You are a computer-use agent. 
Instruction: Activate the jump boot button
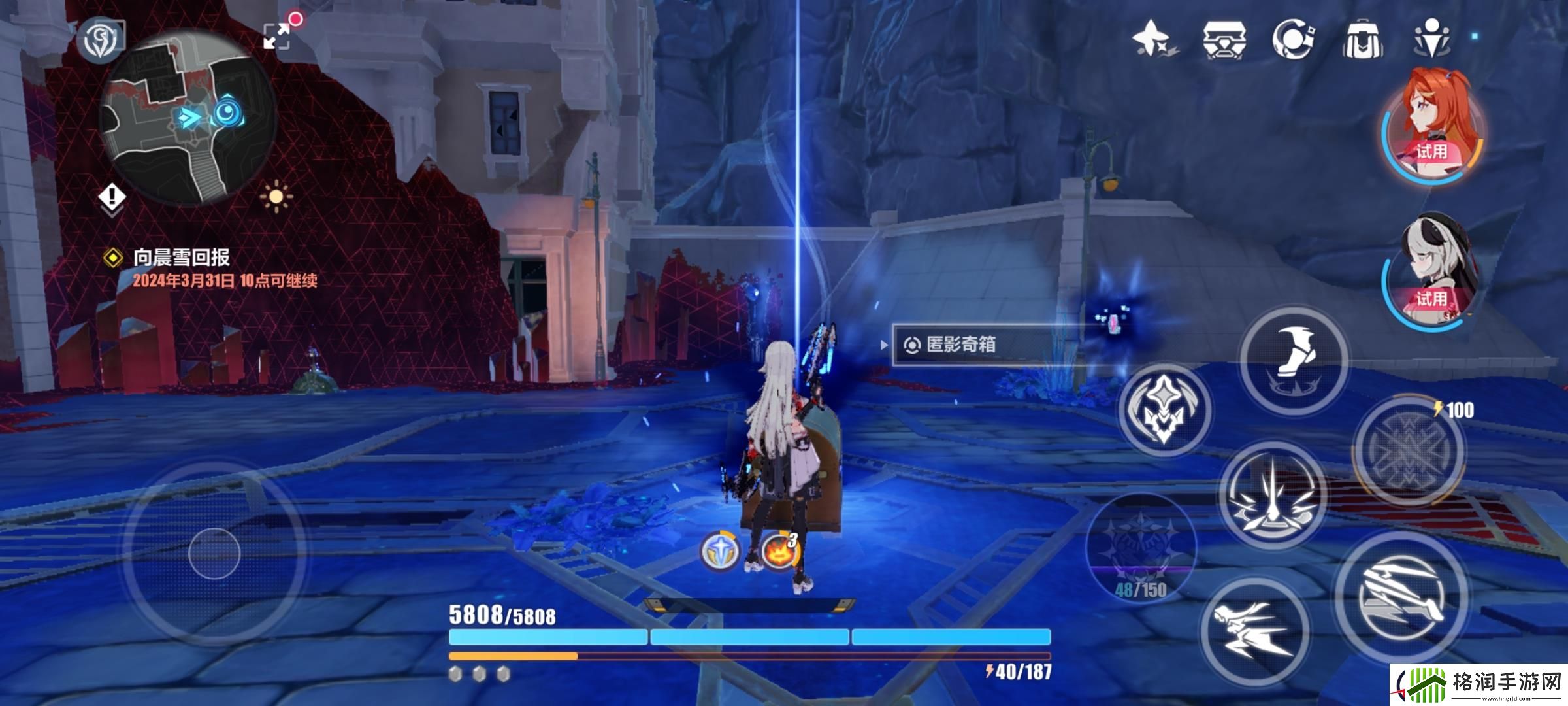[x=1293, y=360]
